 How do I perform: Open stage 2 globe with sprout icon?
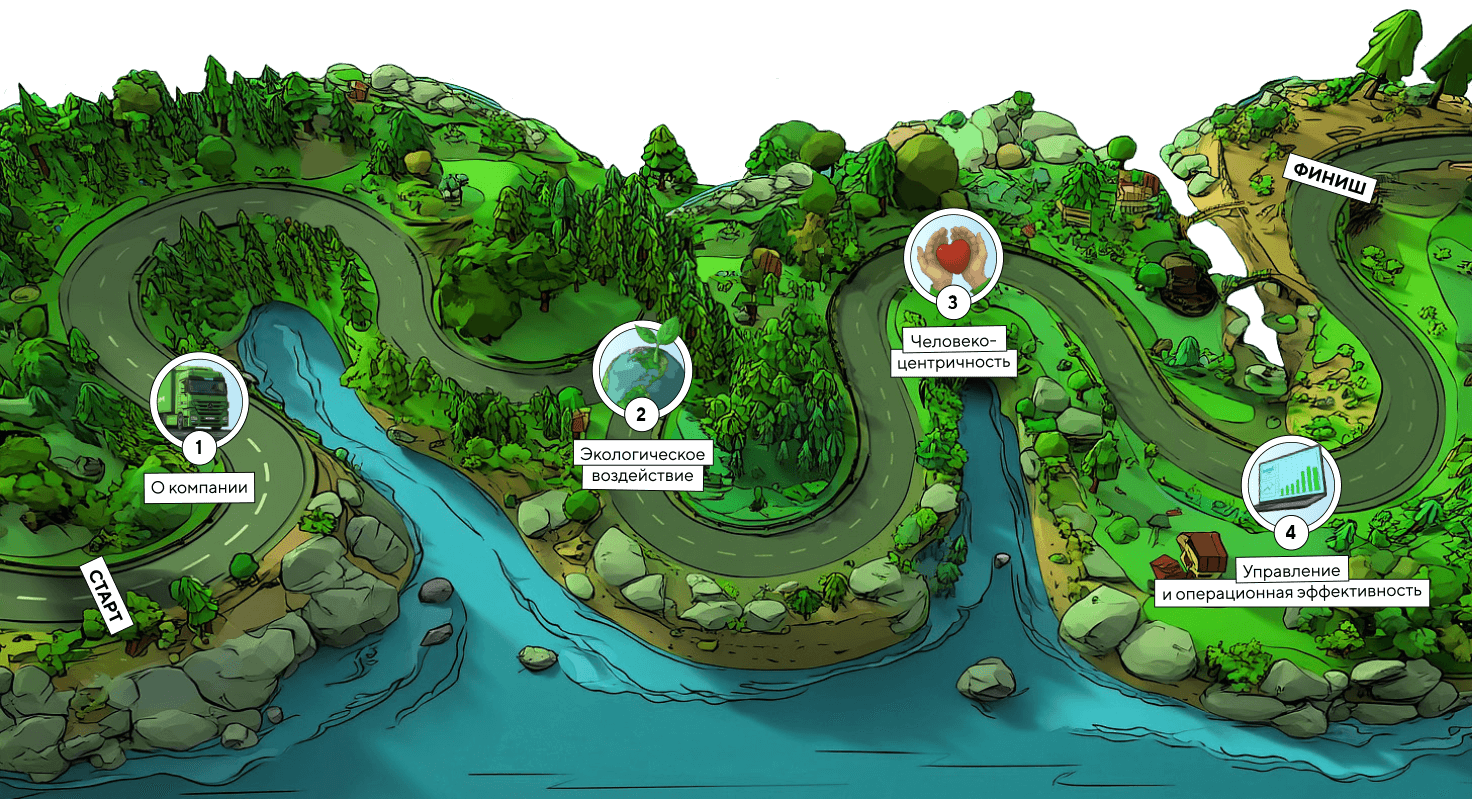pos(642,366)
